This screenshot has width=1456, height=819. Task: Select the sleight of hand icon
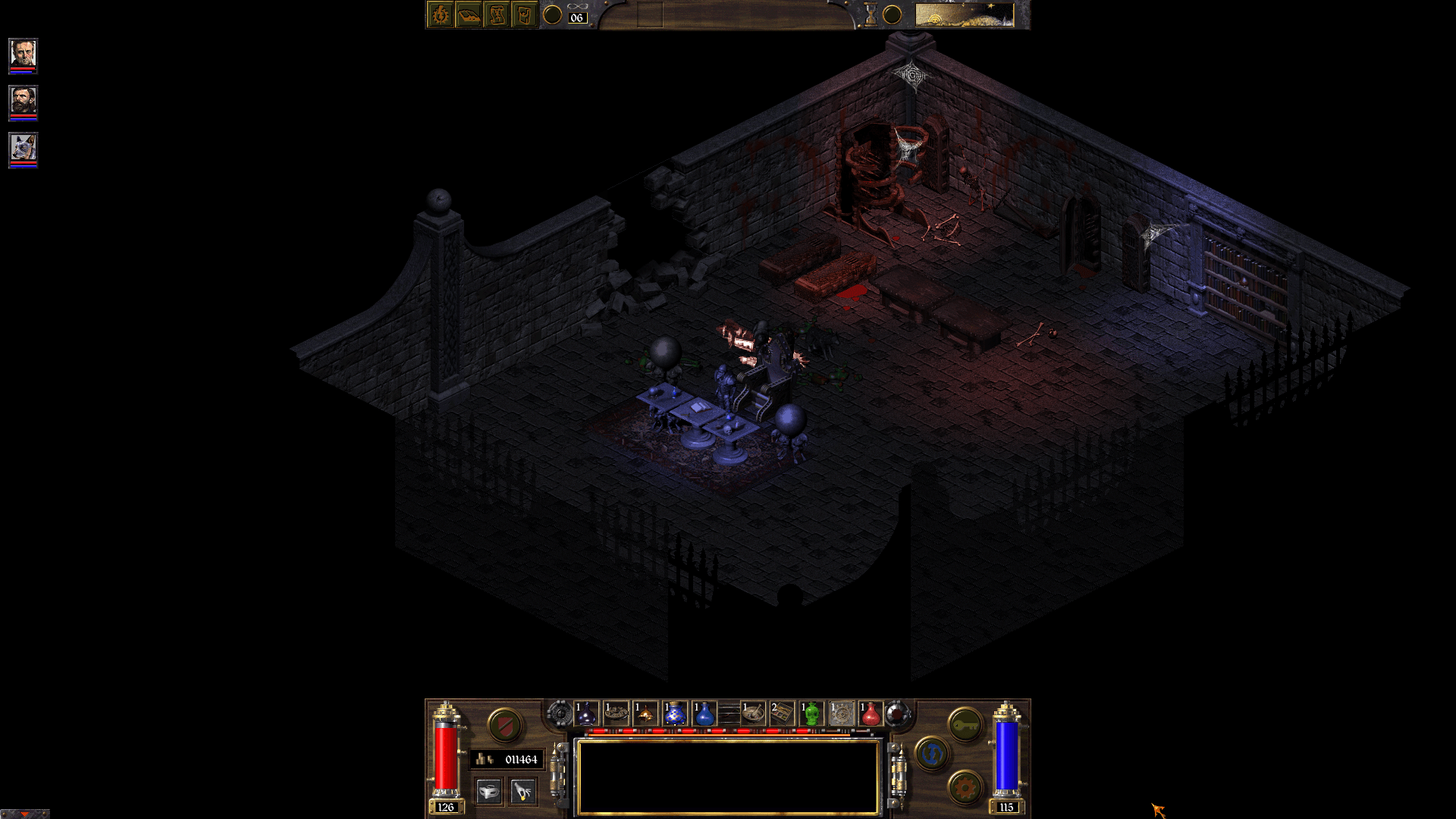coord(522,791)
